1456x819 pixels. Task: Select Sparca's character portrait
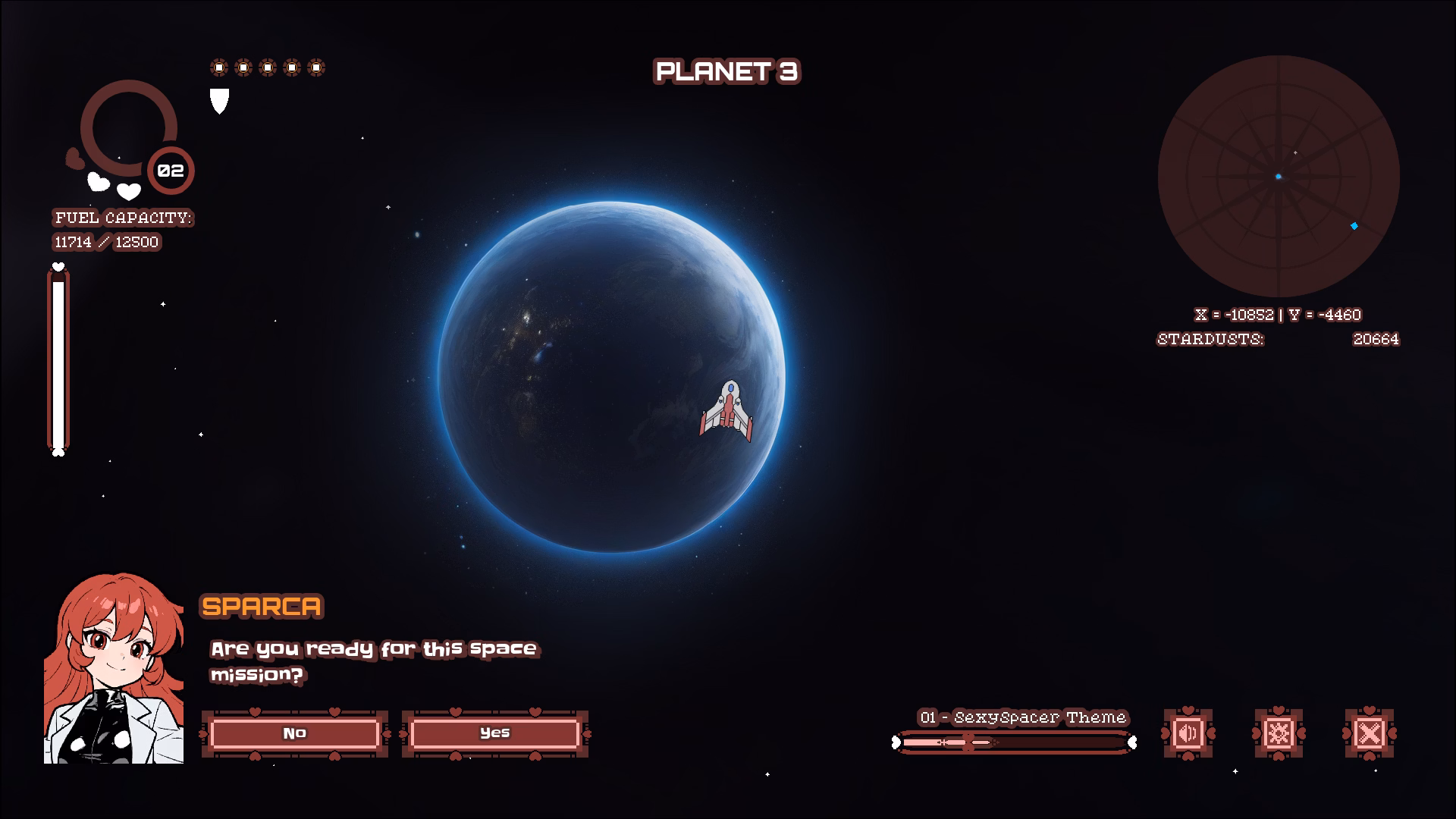[114, 669]
